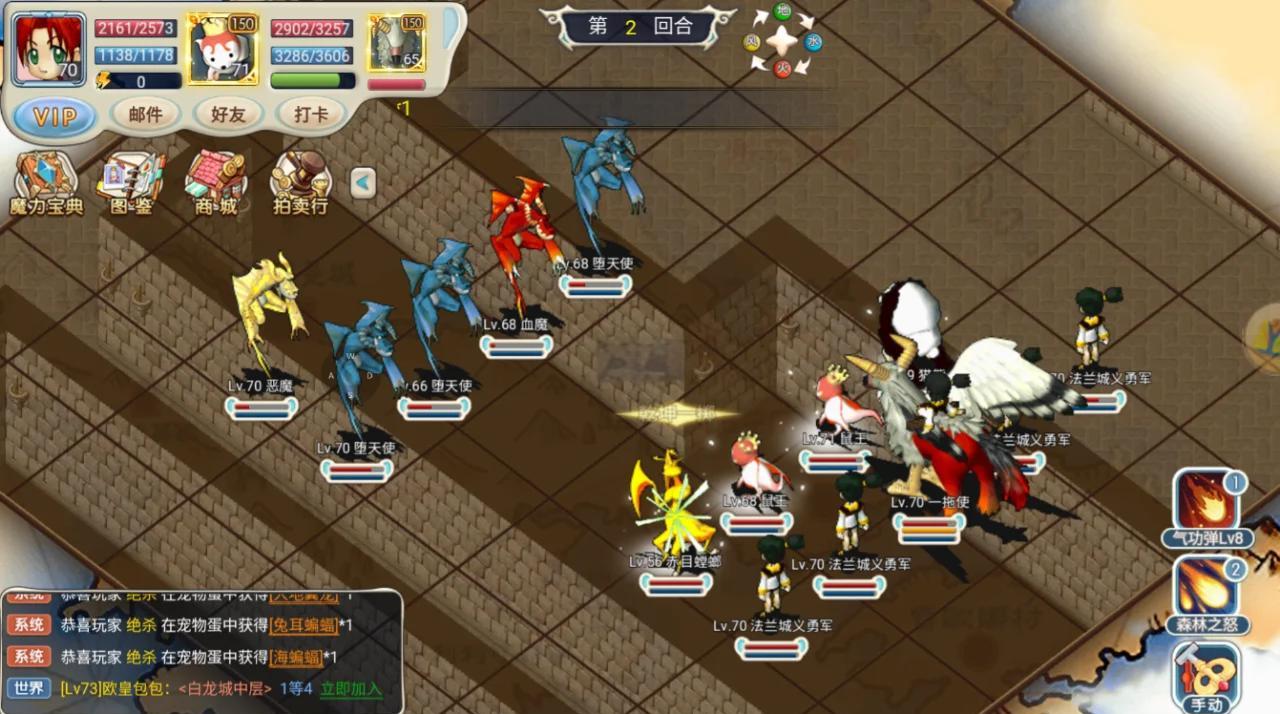Collapse the top icon row arrow
The height and width of the screenshot is (714, 1280).
click(363, 183)
